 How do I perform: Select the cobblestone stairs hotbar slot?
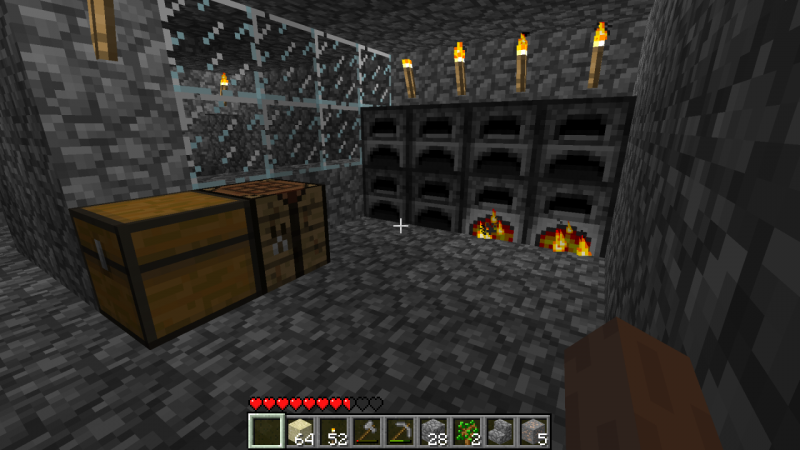[499, 432]
